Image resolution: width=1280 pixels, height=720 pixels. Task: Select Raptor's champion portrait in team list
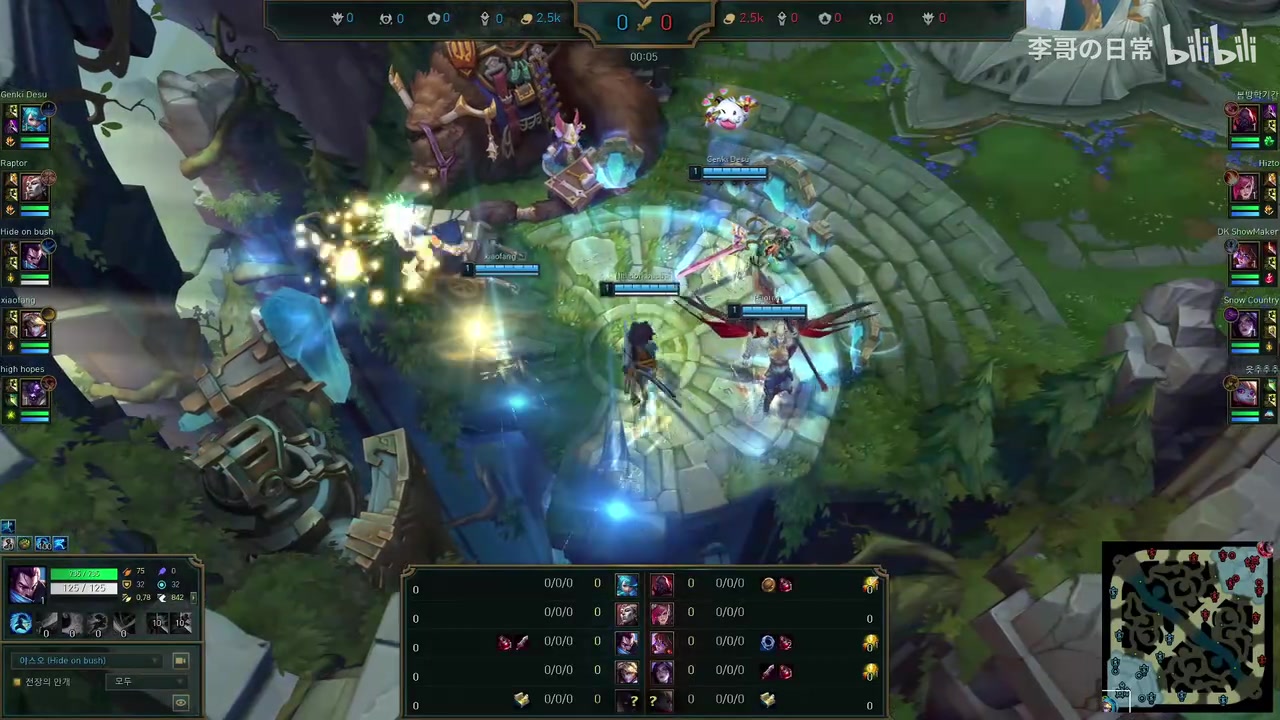34,188
